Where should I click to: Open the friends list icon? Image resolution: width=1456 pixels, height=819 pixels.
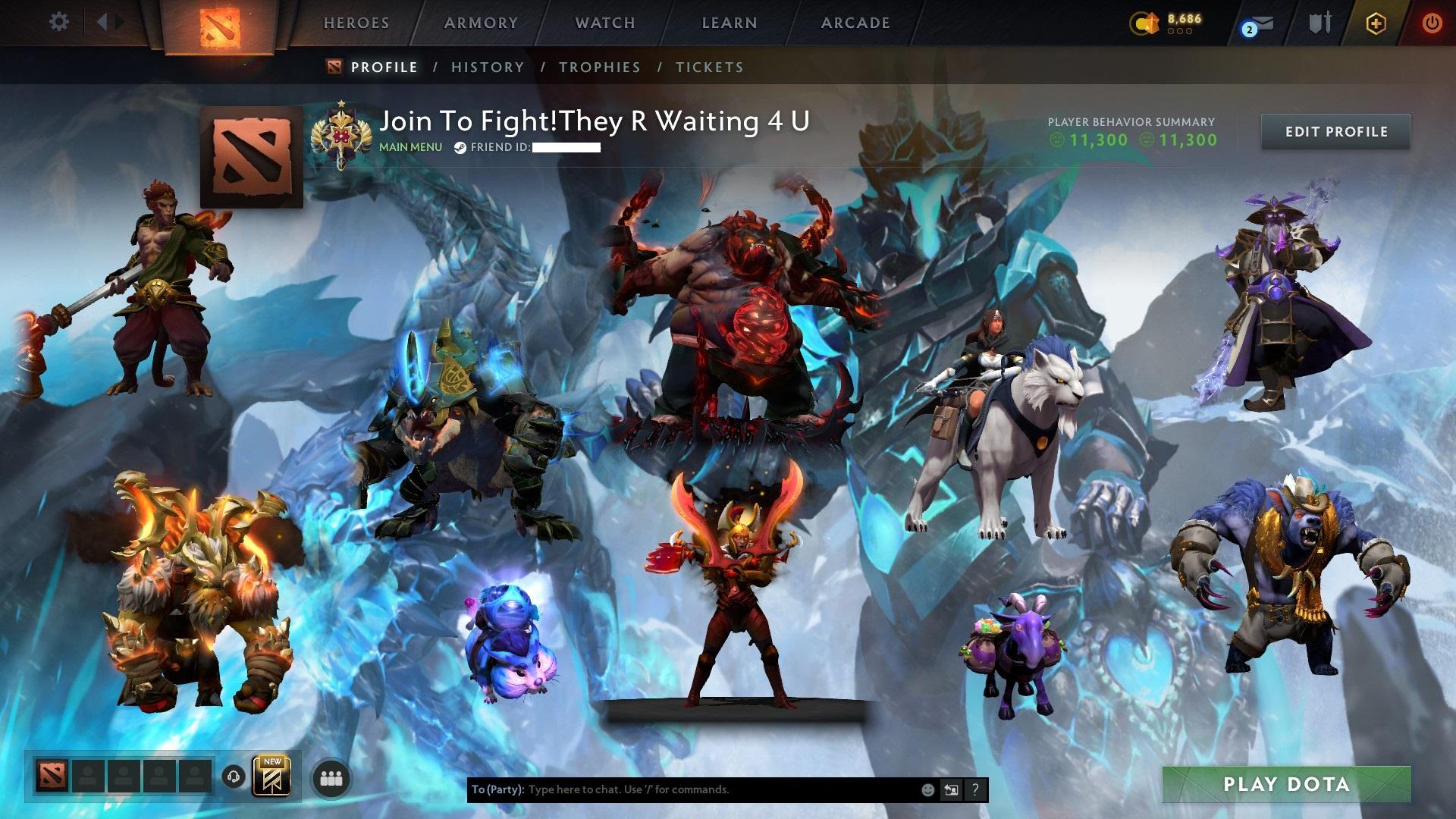click(331, 780)
